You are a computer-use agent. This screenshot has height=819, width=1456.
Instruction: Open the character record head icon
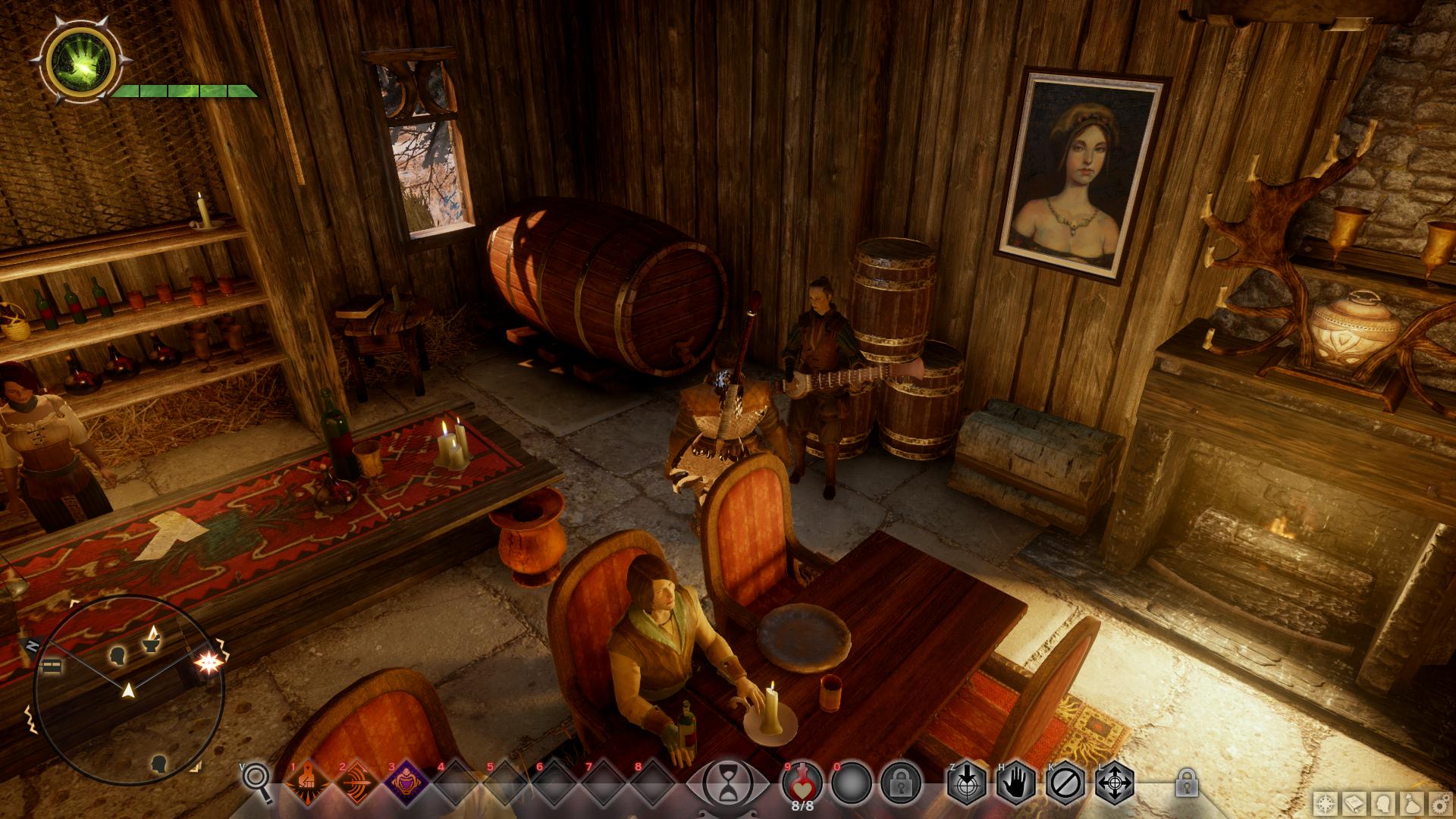1382,805
